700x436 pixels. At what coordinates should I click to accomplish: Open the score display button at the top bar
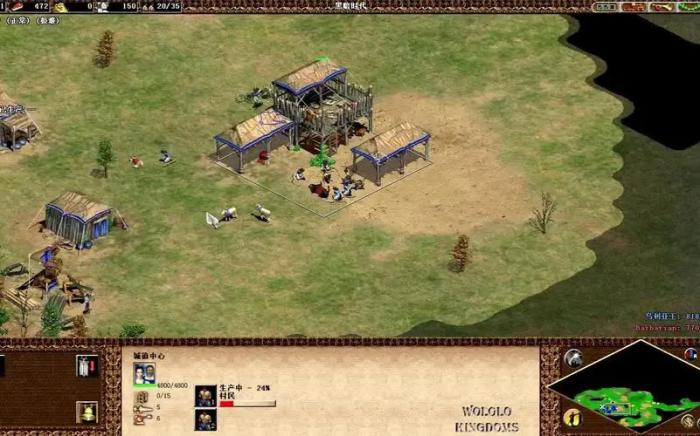606,7
